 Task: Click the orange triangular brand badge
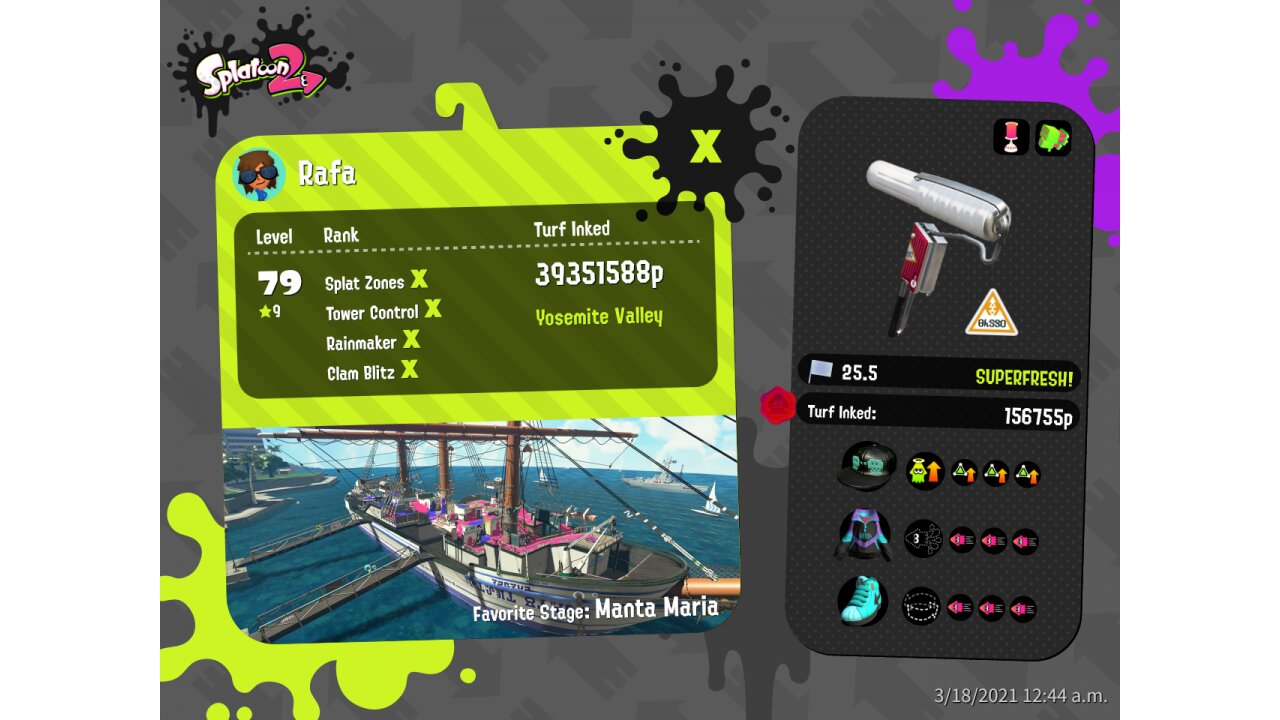[x=991, y=313]
